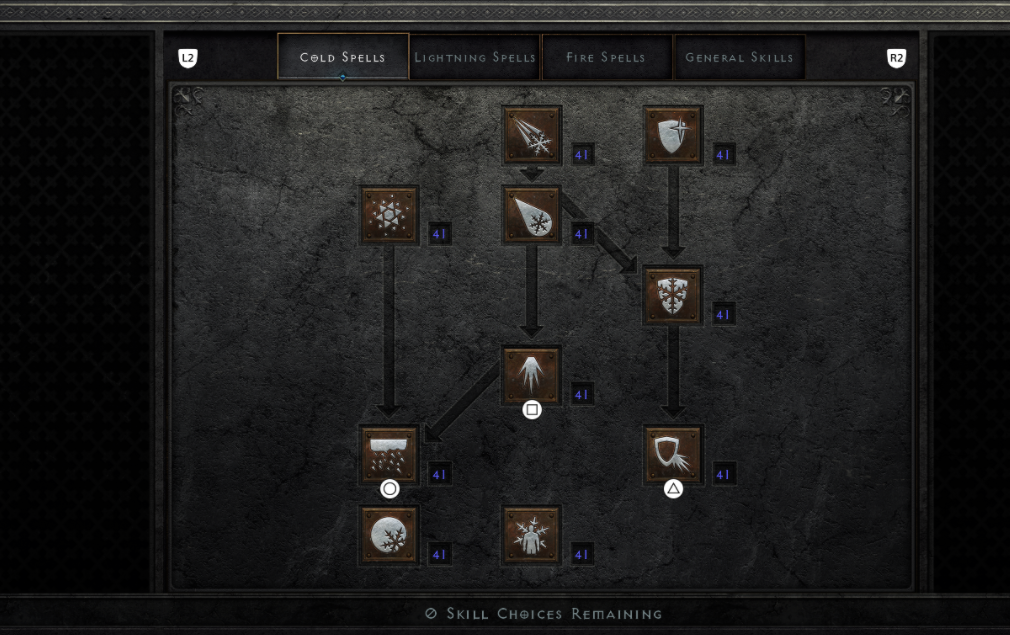1010x635 pixels.
Task: Switch to the Lightning Spells tab
Action: click(x=475, y=57)
